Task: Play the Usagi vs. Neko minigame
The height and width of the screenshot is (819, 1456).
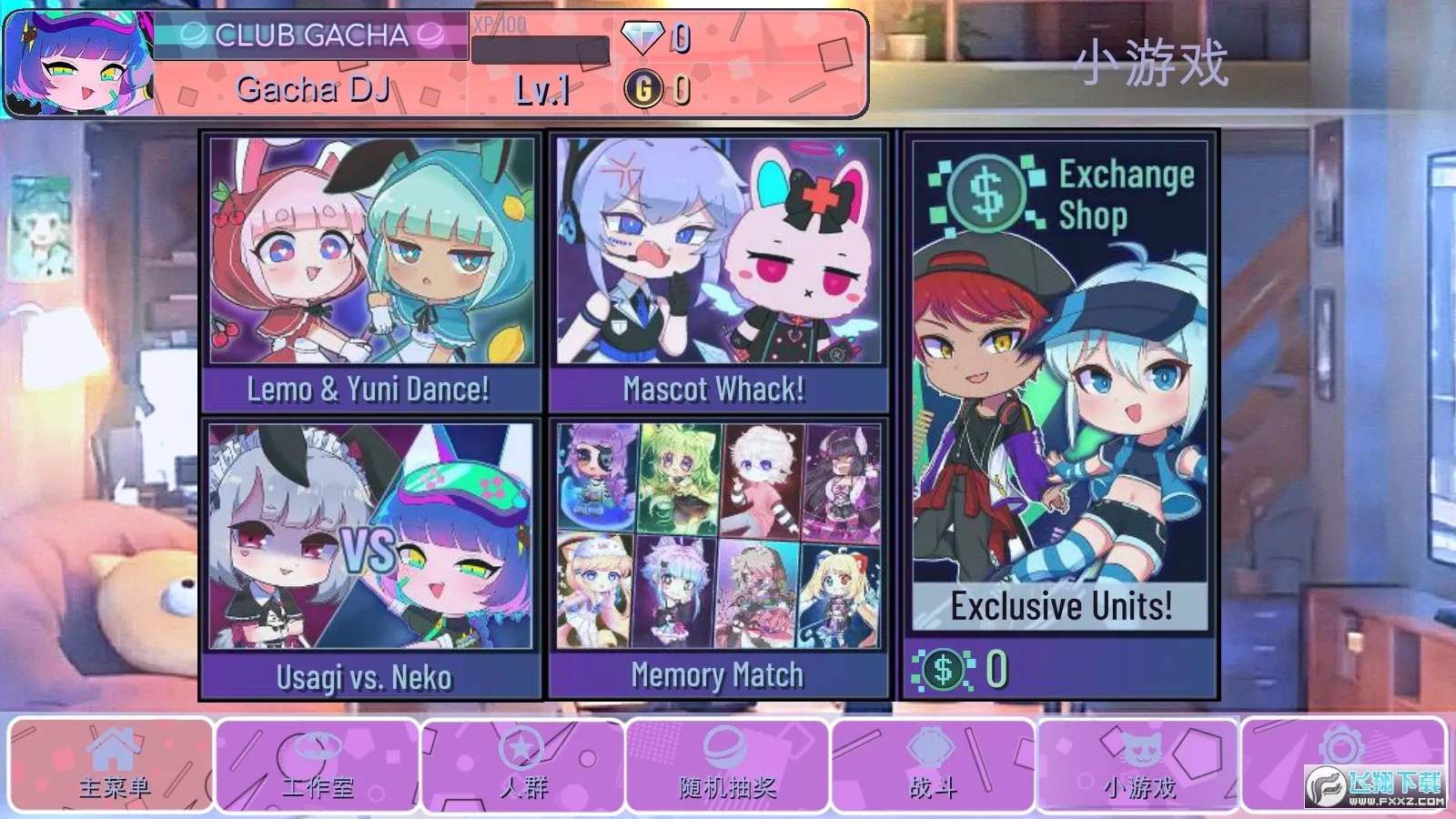Action: point(371,555)
